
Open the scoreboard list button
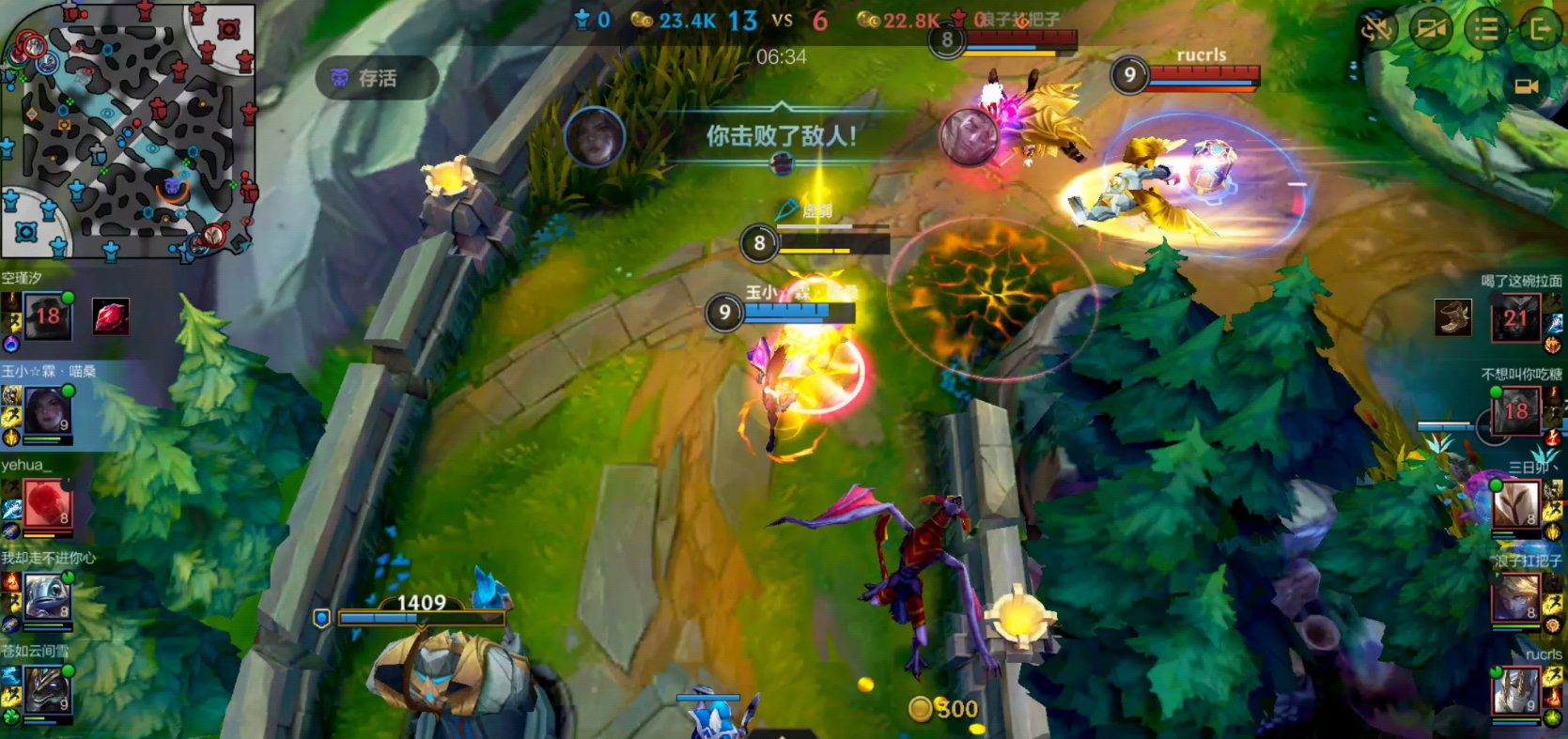tap(1486, 29)
